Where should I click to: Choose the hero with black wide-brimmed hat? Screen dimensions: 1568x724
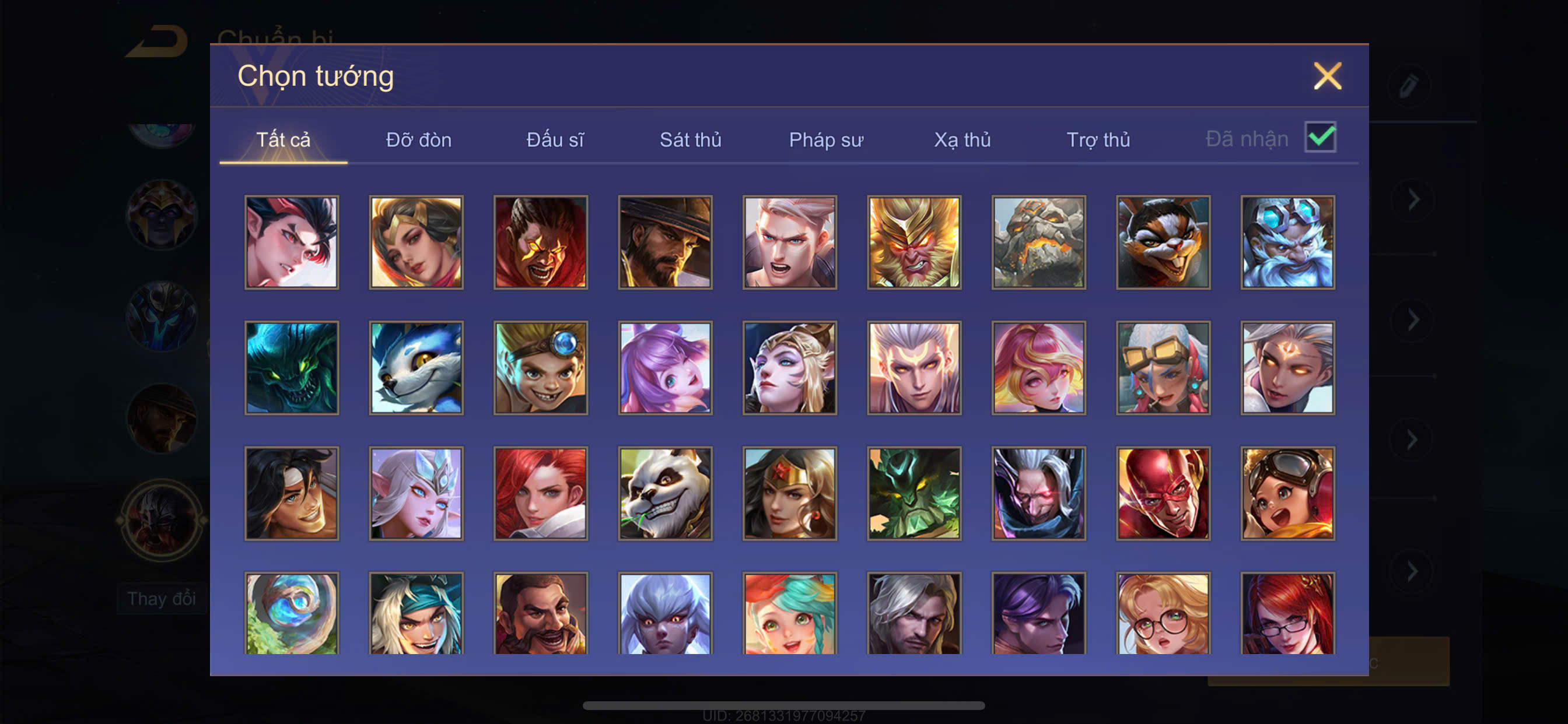click(666, 242)
